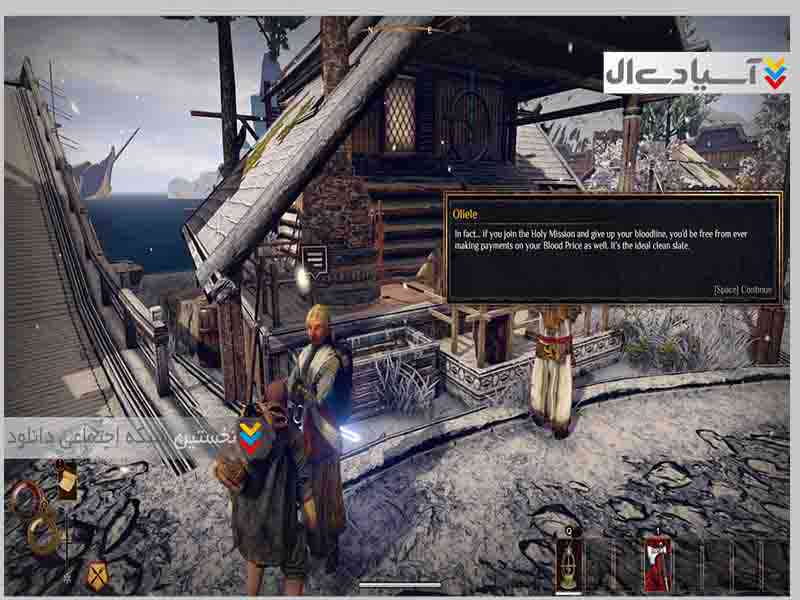Screen dimensions: 800x600
Task: Click the site logo watermark banner
Action: click(696, 72)
